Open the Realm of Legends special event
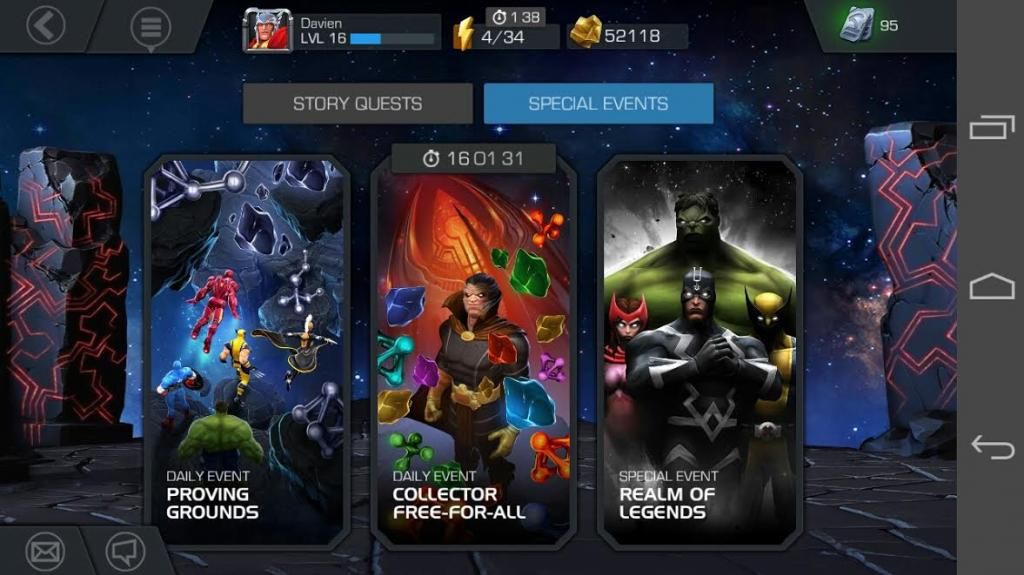Image resolution: width=1024 pixels, height=575 pixels. pyautogui.click(x=699, y=350)
